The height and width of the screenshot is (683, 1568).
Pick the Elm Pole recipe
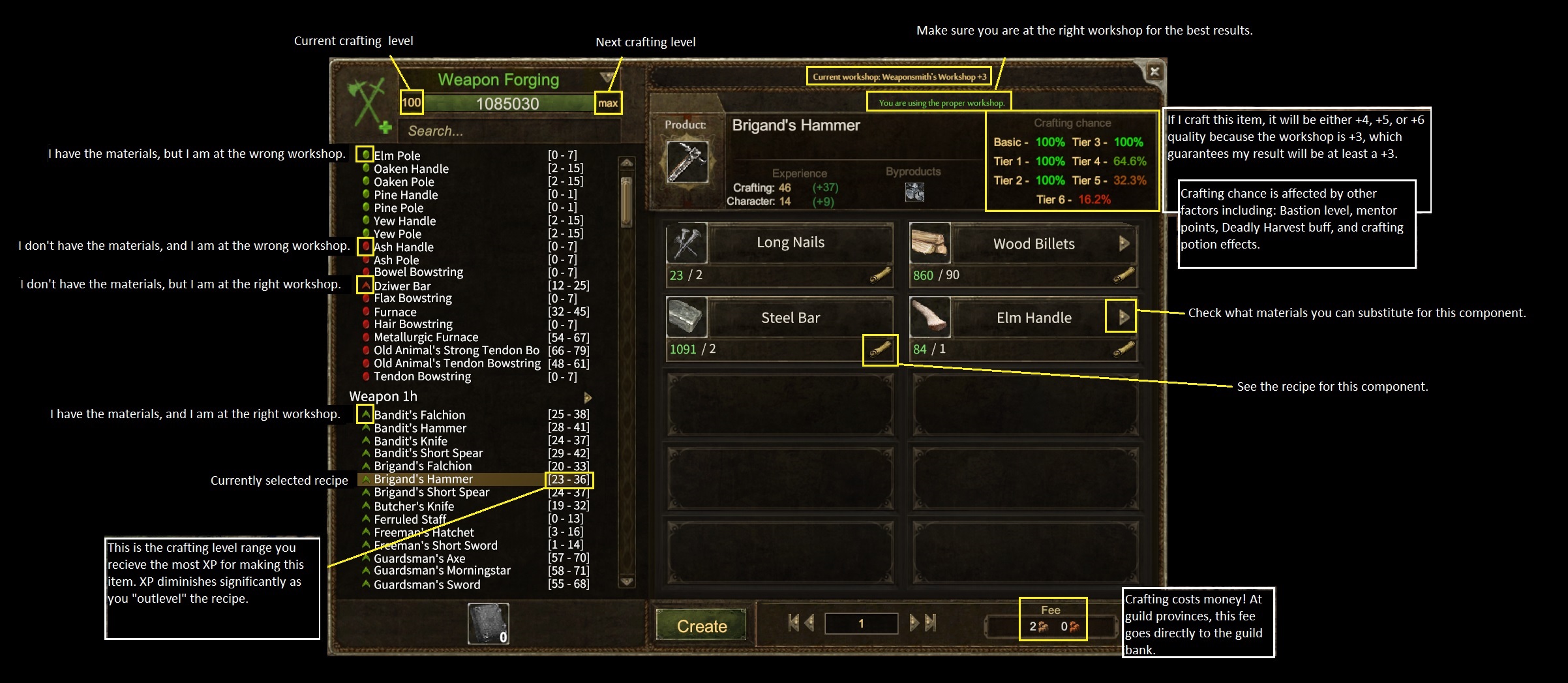397,156
